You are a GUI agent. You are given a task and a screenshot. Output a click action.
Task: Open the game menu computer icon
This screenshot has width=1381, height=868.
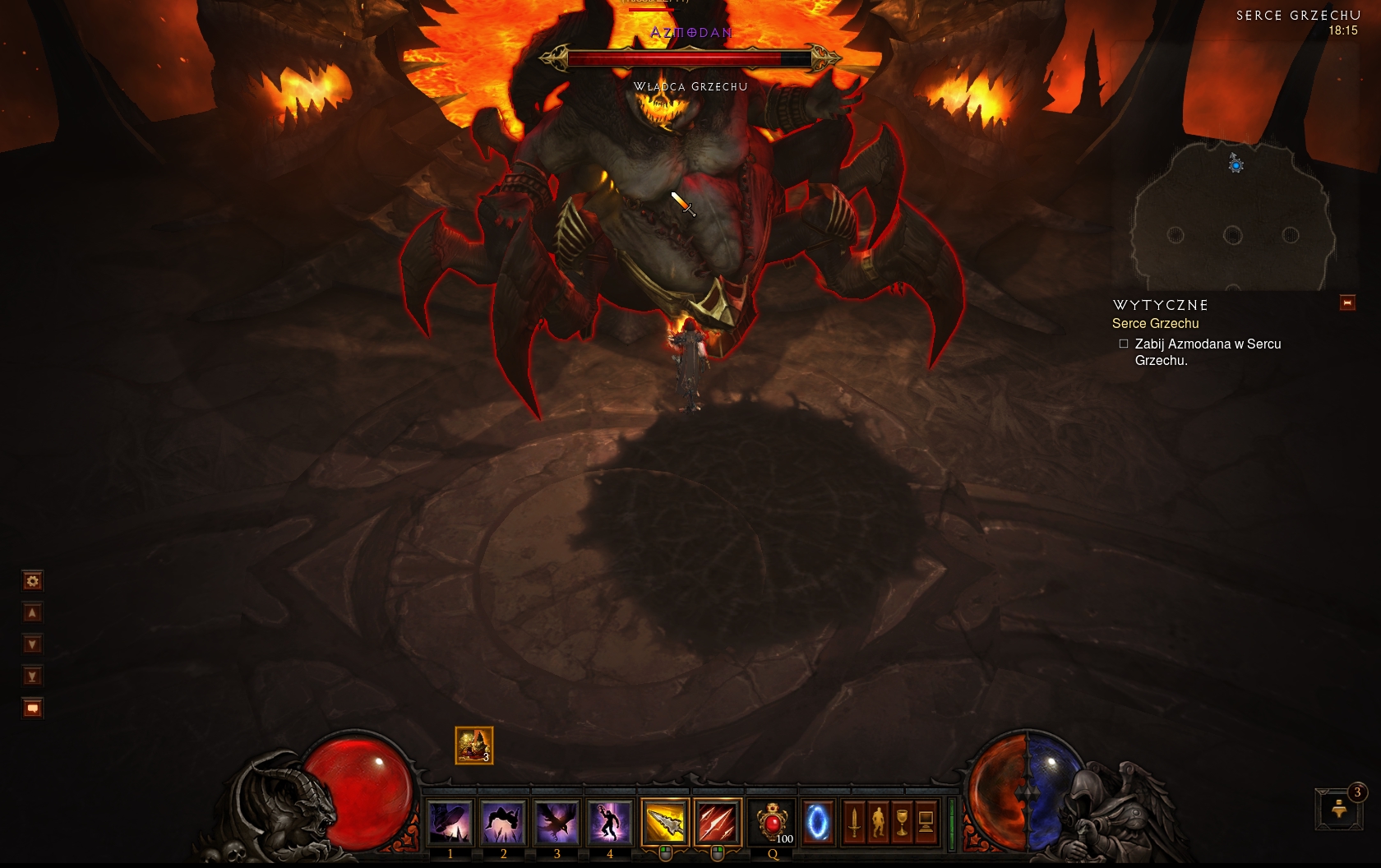point(926,822)
